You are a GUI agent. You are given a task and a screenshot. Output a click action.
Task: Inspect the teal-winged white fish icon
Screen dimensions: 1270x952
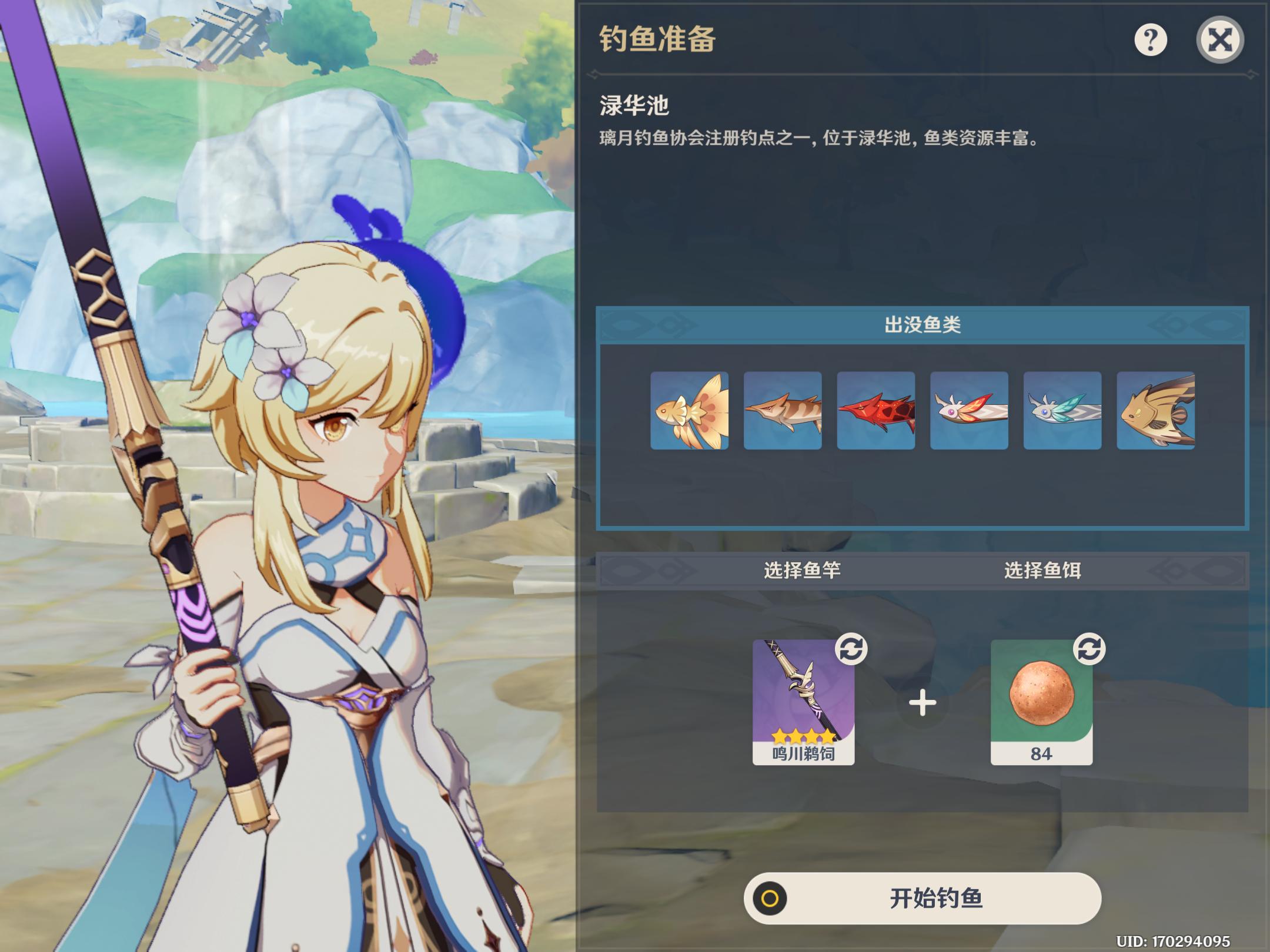pos(1062,411)
